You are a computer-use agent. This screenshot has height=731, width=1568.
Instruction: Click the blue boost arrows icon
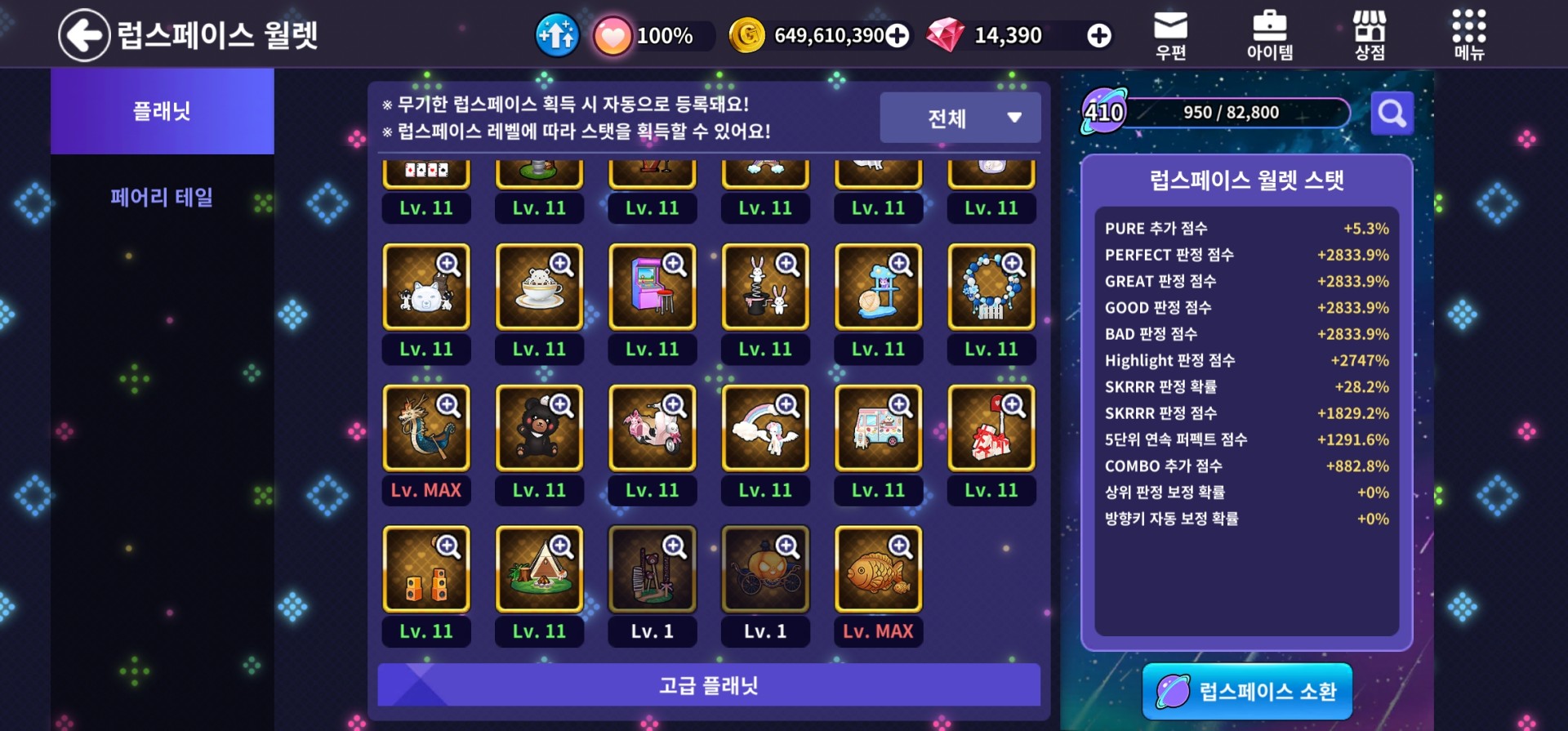pos(557,35)
